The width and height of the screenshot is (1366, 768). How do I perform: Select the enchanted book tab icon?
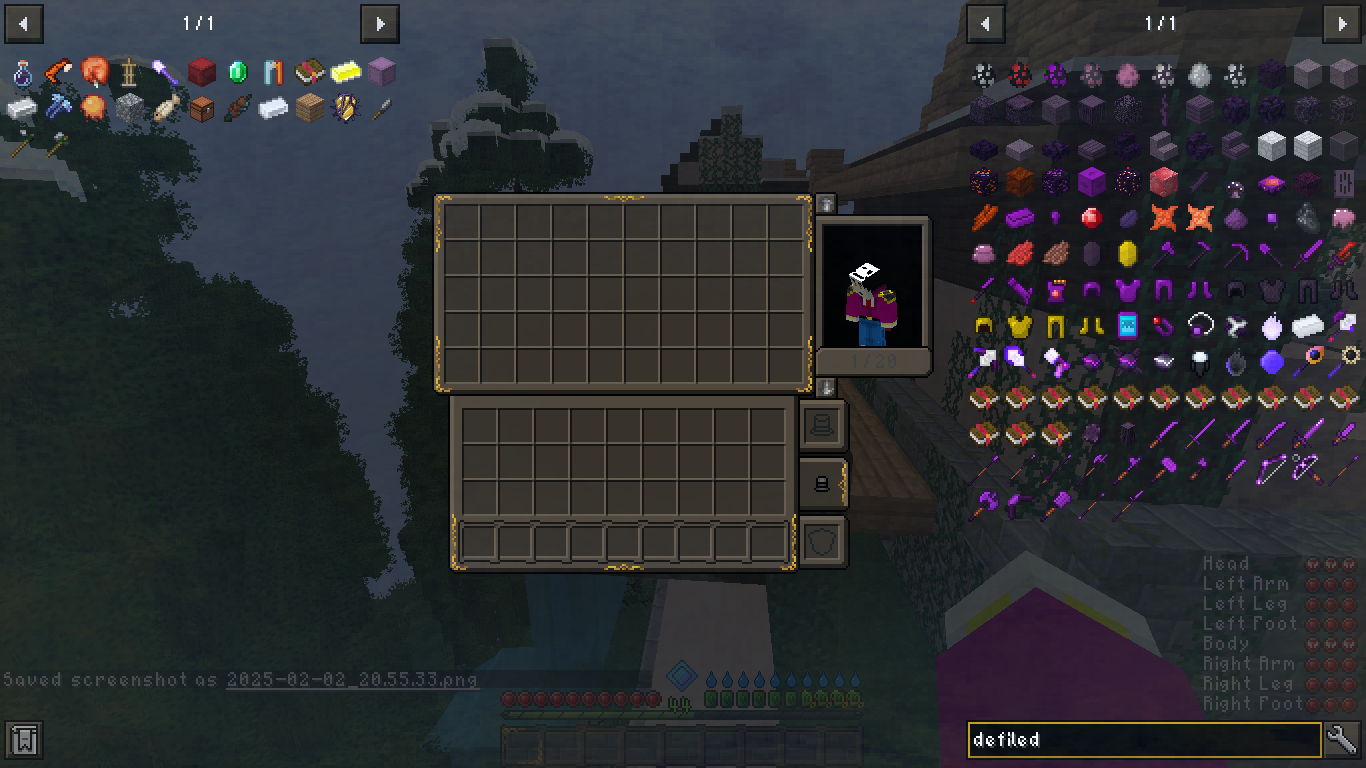[310, 72]
